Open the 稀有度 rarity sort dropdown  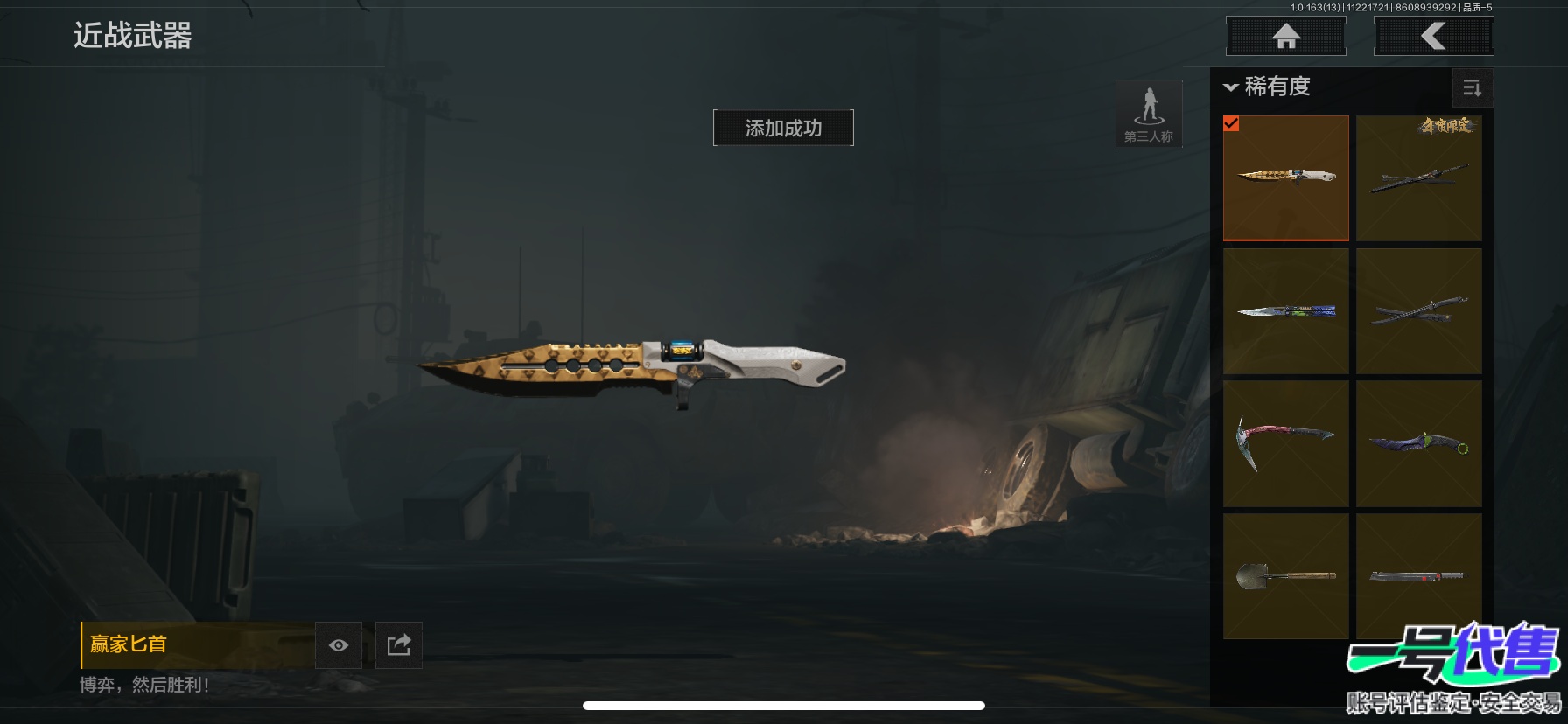coord(1269,87)
